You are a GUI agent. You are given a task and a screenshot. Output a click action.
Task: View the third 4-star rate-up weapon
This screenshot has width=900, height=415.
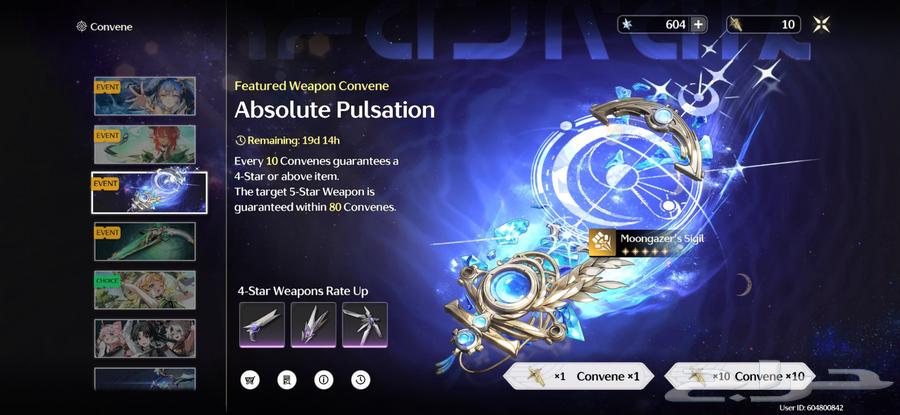[x=363, y=324]
